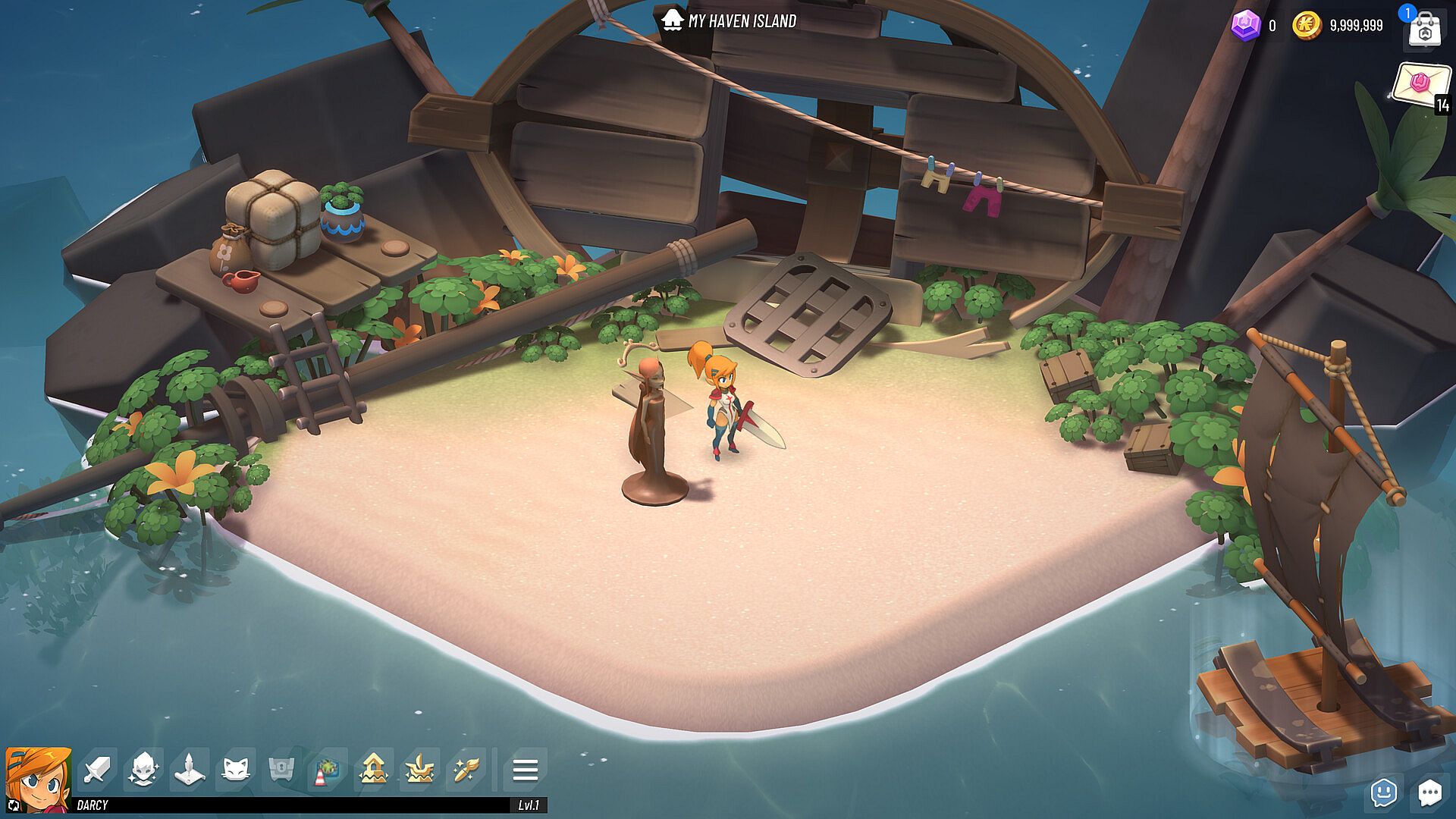This screenshot has height=819, width=1456.
Task: Click the gold kama coin icon
Action: 1306,26
